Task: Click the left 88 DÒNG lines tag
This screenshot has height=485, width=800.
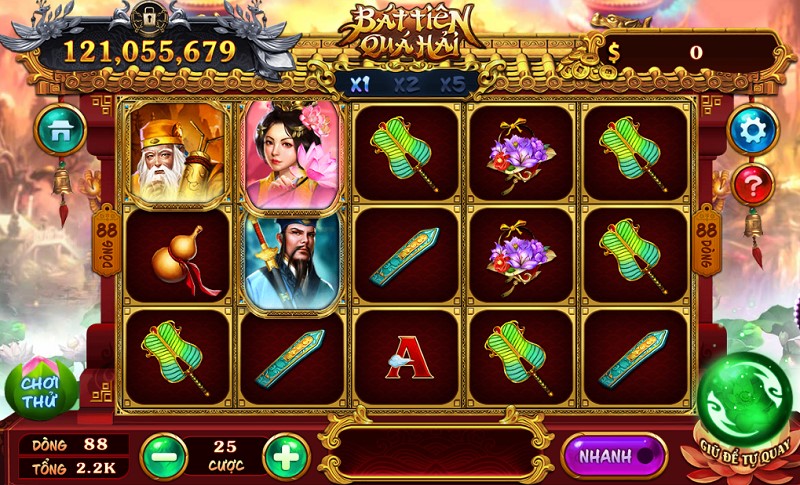Action: 106,242
